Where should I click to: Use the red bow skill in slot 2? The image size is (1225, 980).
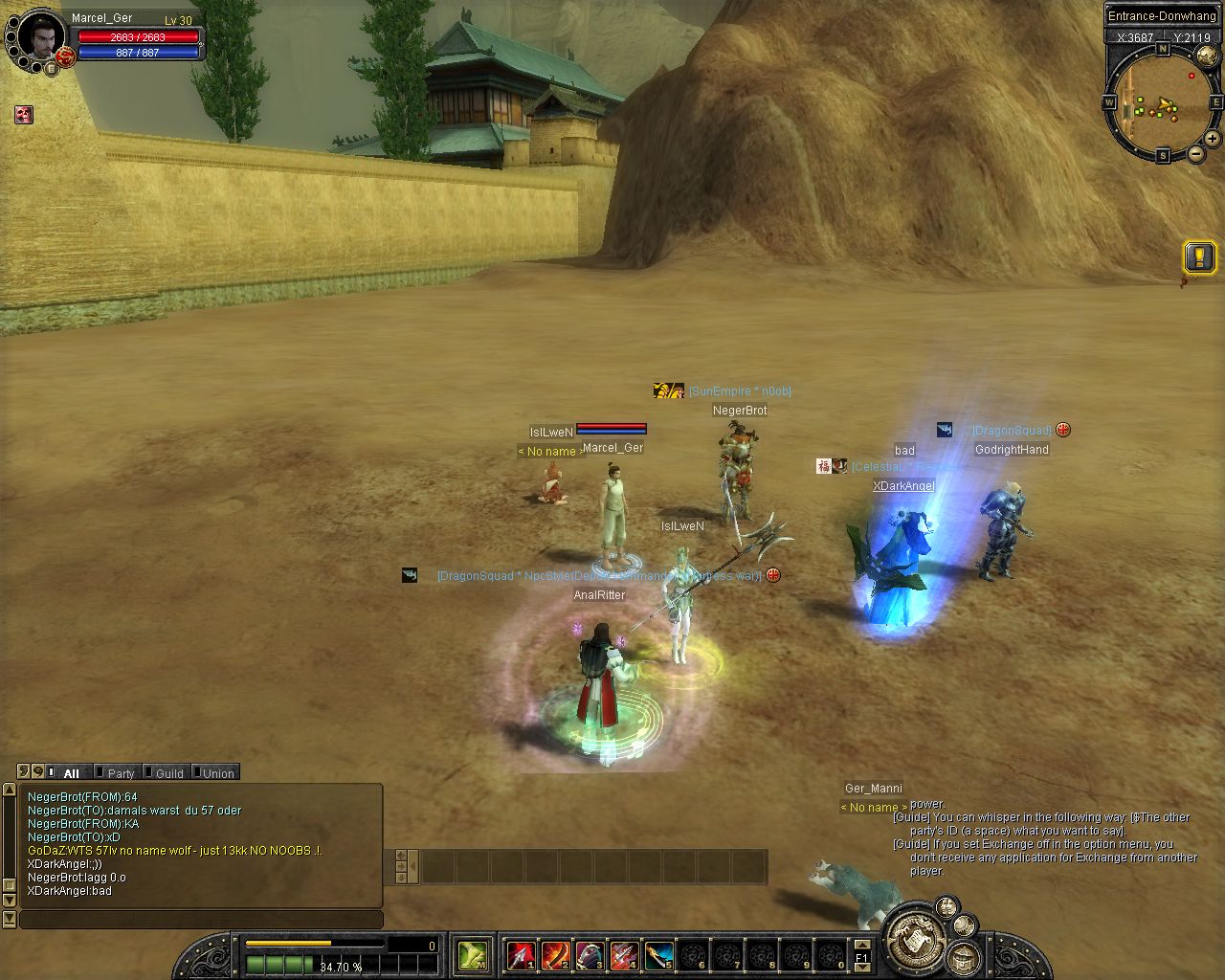click(555, 954)
